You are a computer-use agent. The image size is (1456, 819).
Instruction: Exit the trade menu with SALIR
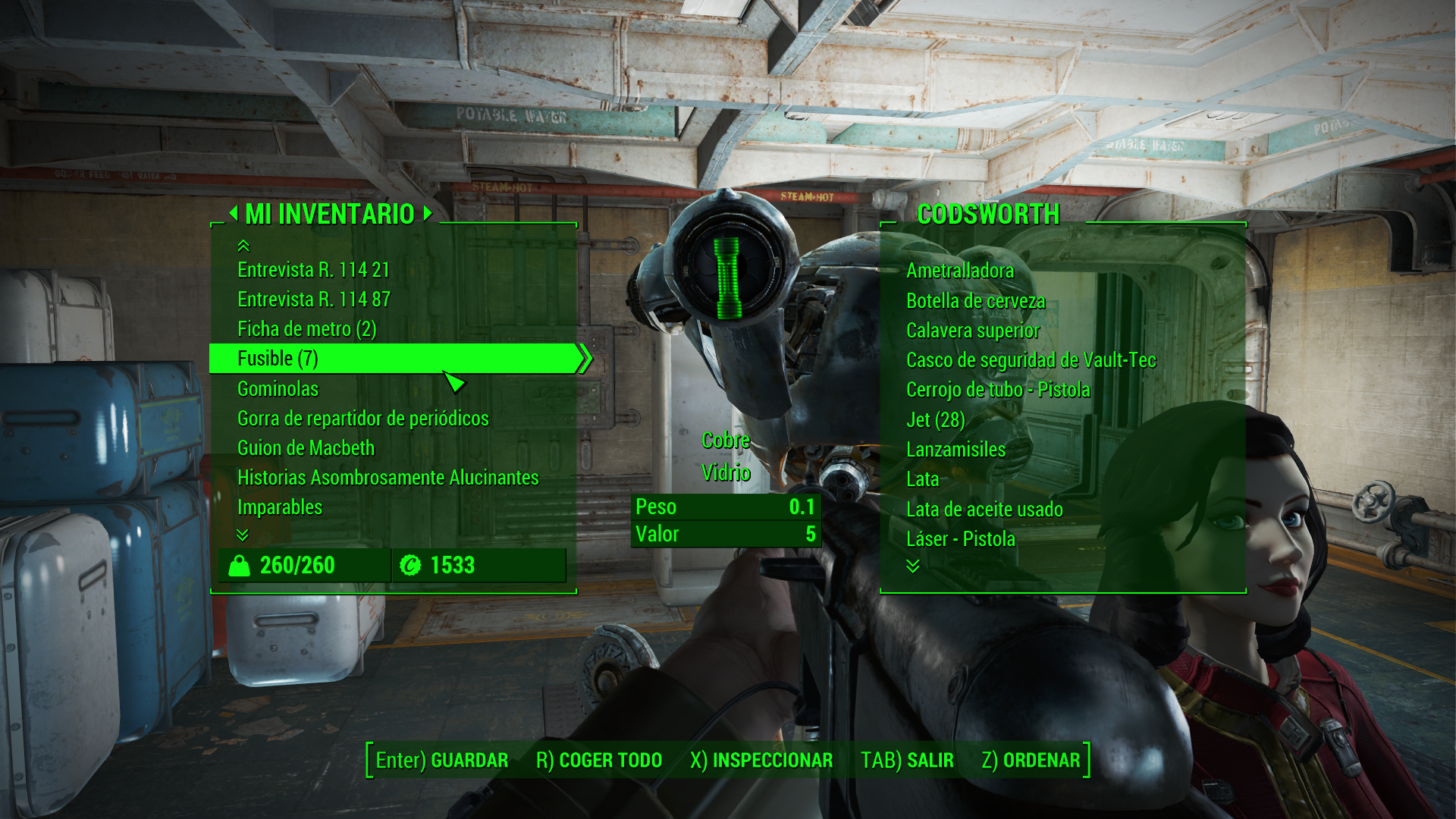(x=907, y=761)
